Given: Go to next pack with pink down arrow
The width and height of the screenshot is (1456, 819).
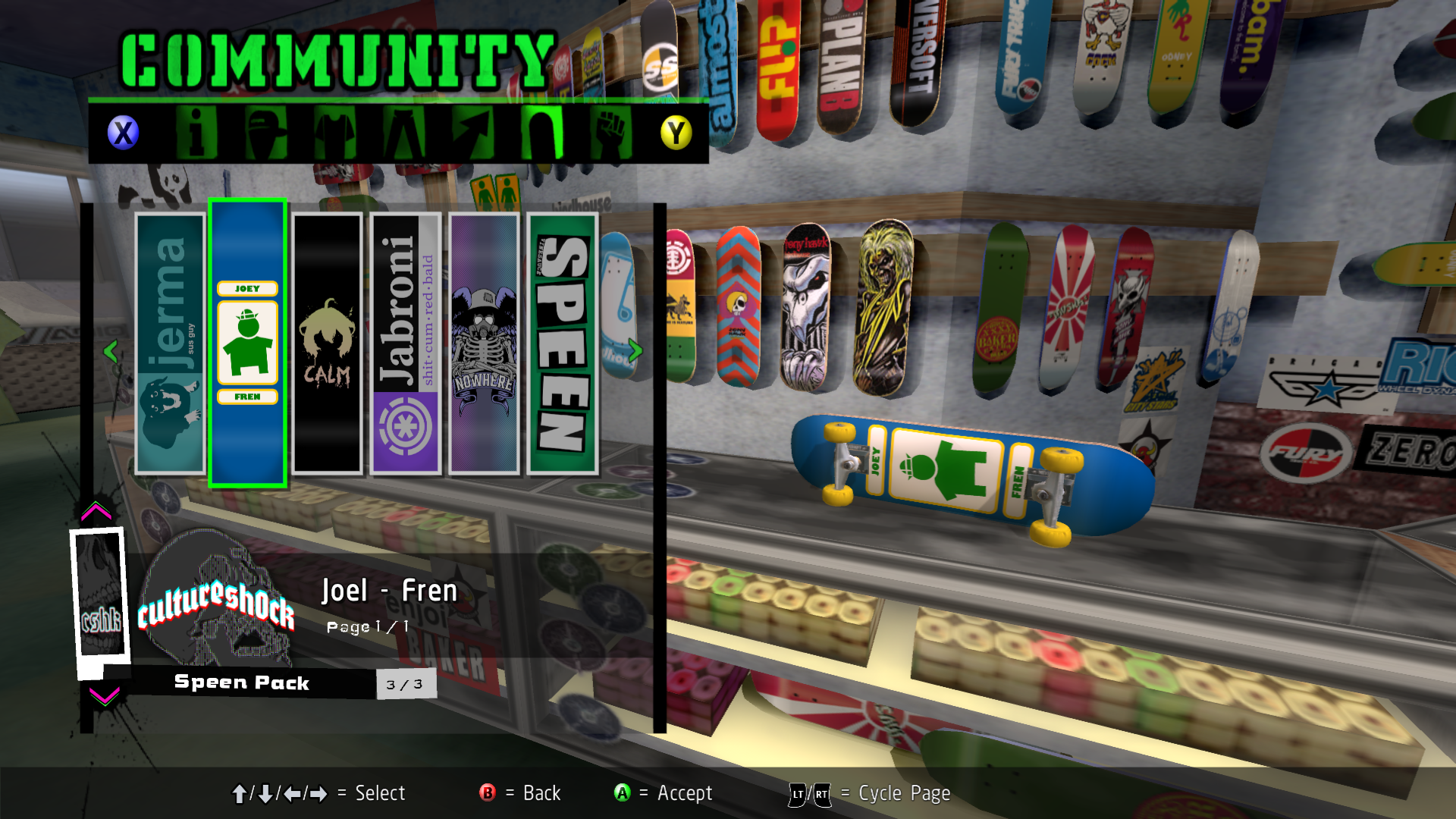Looking at the screenshot, I should [104, 696].
